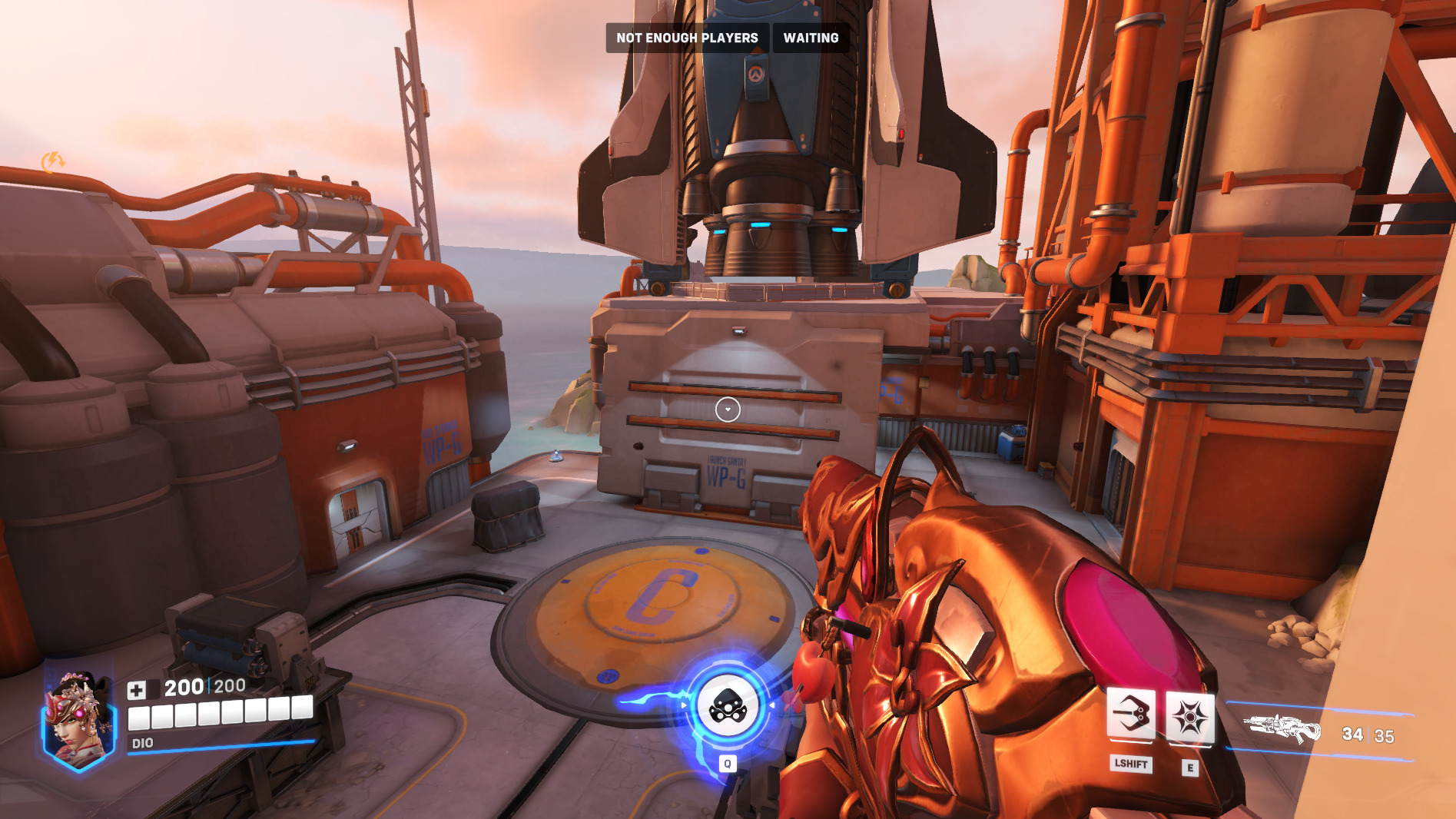
Task: Click the Not Enough Players status label
Action: [x=687, y=38]
